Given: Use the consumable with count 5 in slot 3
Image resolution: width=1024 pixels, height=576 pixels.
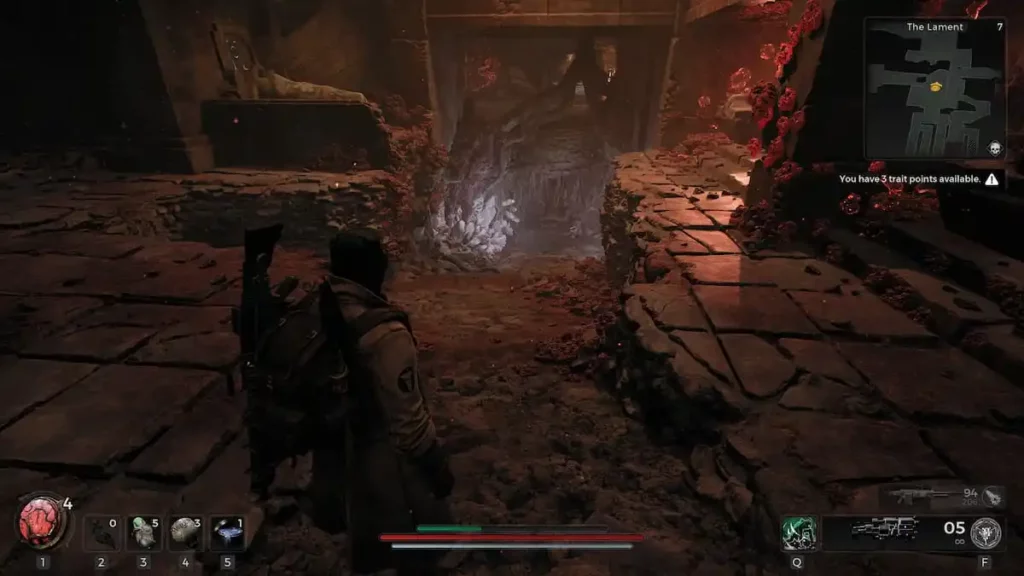Looking at the screenshot, I should tap(143, 533).
